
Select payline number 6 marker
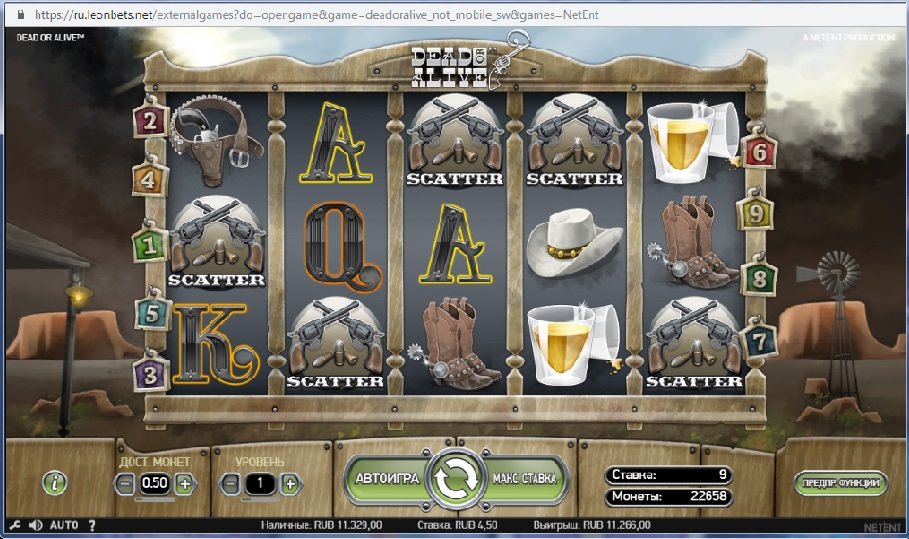pyautogui.click(x=759, y=152)
